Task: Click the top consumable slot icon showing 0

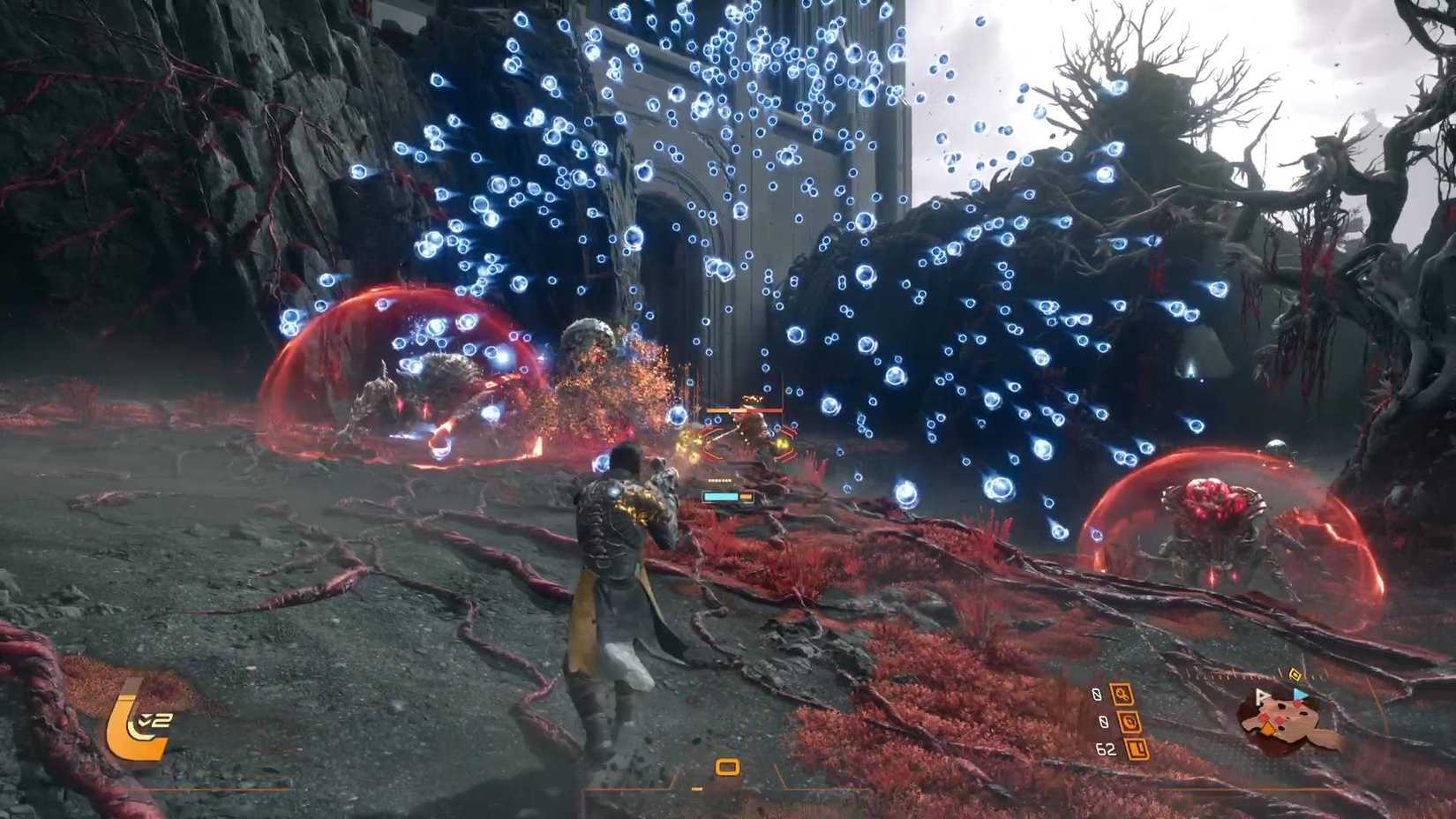Action: coord(1124,695)
